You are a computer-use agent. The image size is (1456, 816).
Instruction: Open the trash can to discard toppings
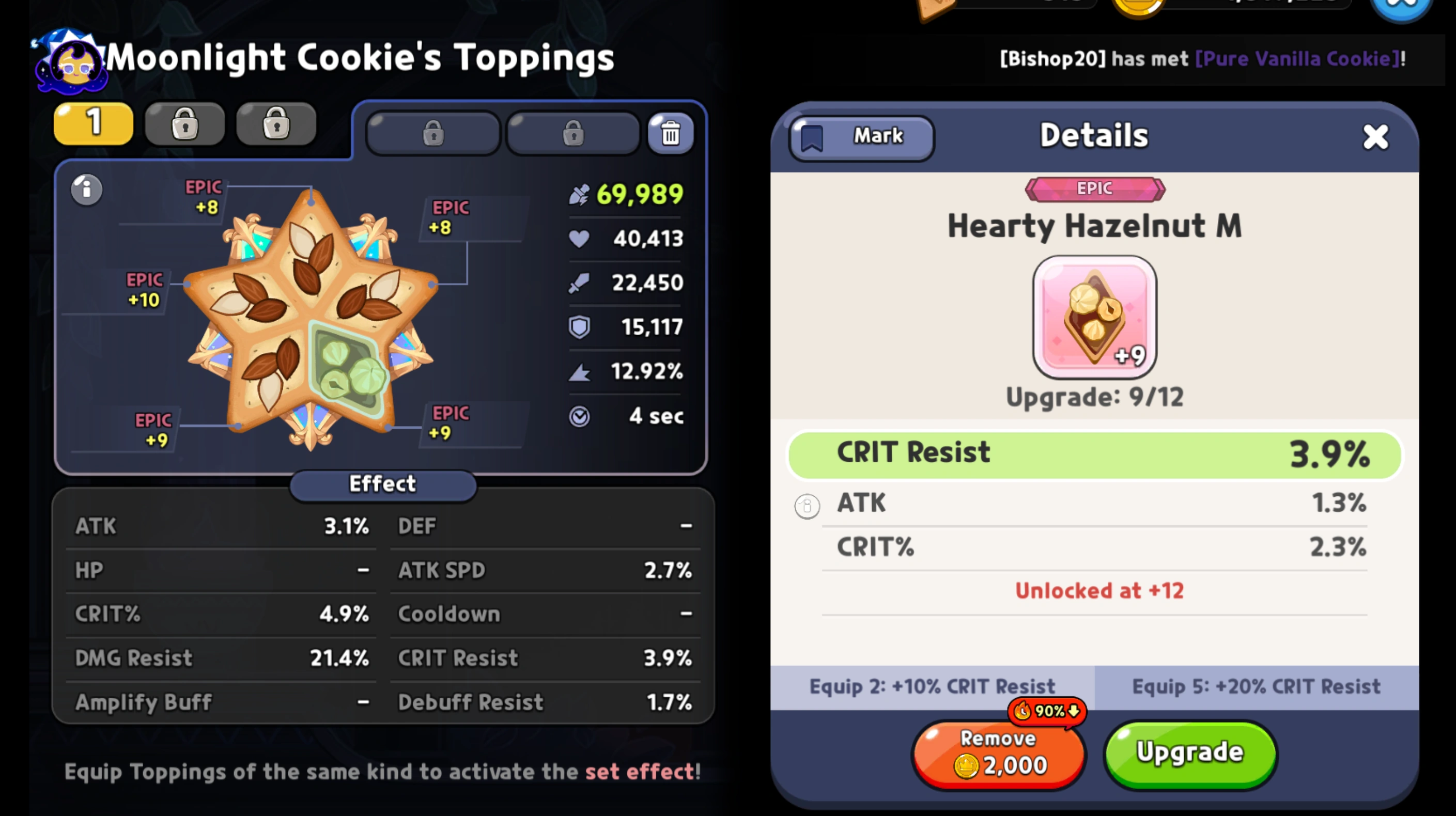point(670,132)
